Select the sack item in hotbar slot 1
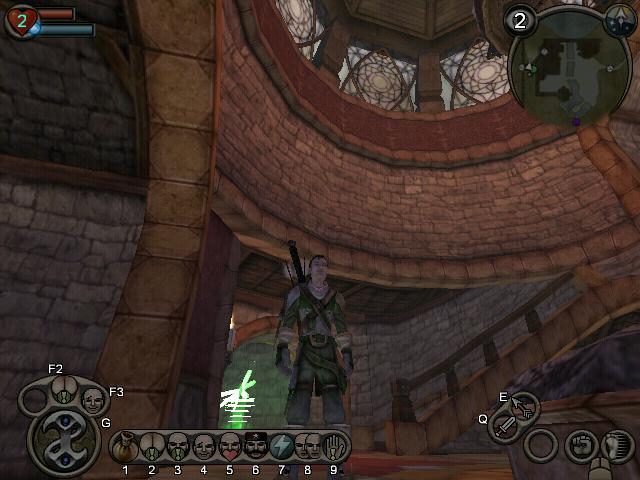640x480 pixels. click(x=127, y=444)
